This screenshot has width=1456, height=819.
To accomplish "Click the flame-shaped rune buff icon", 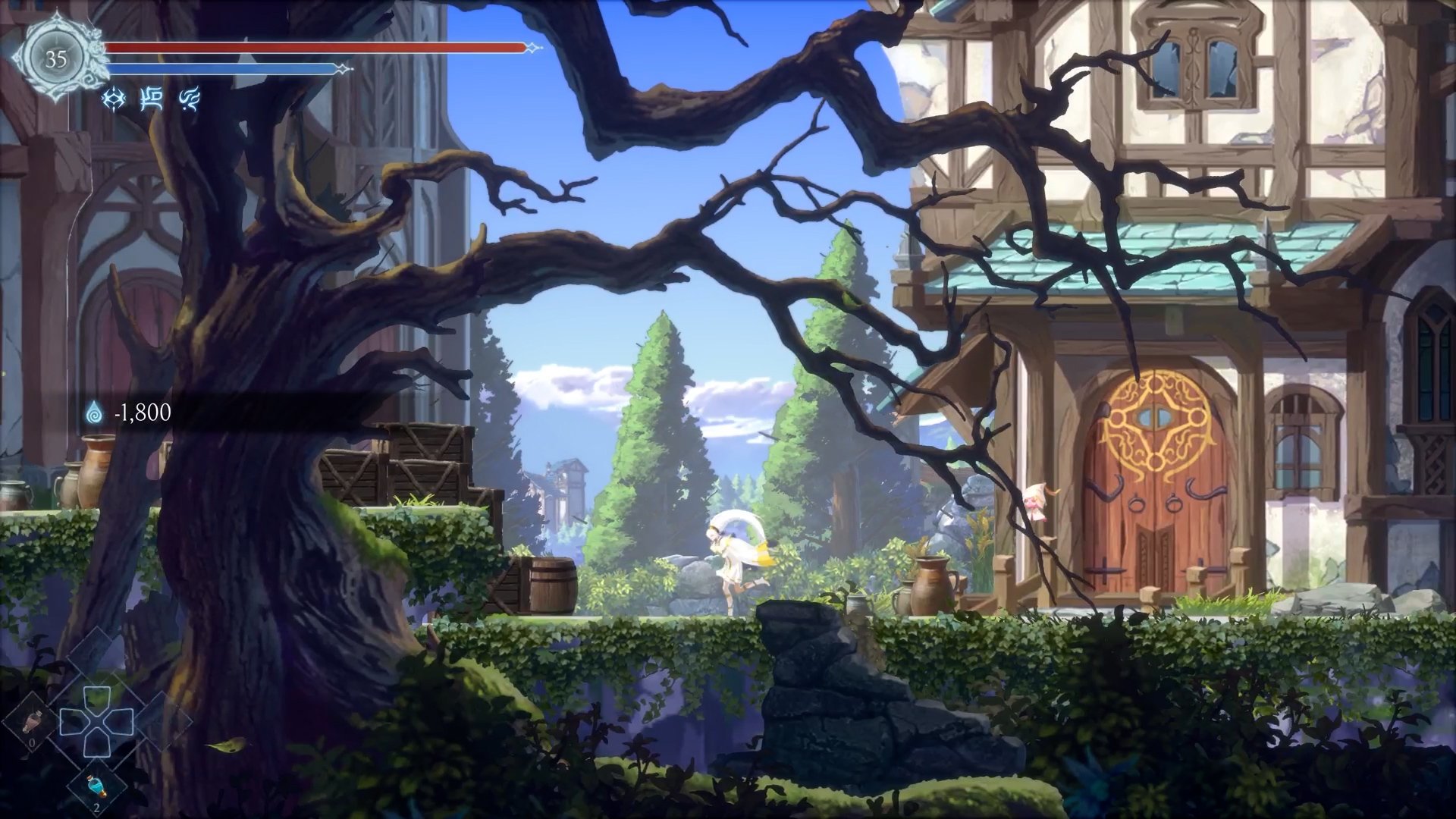I will click(x=189, y=98).
